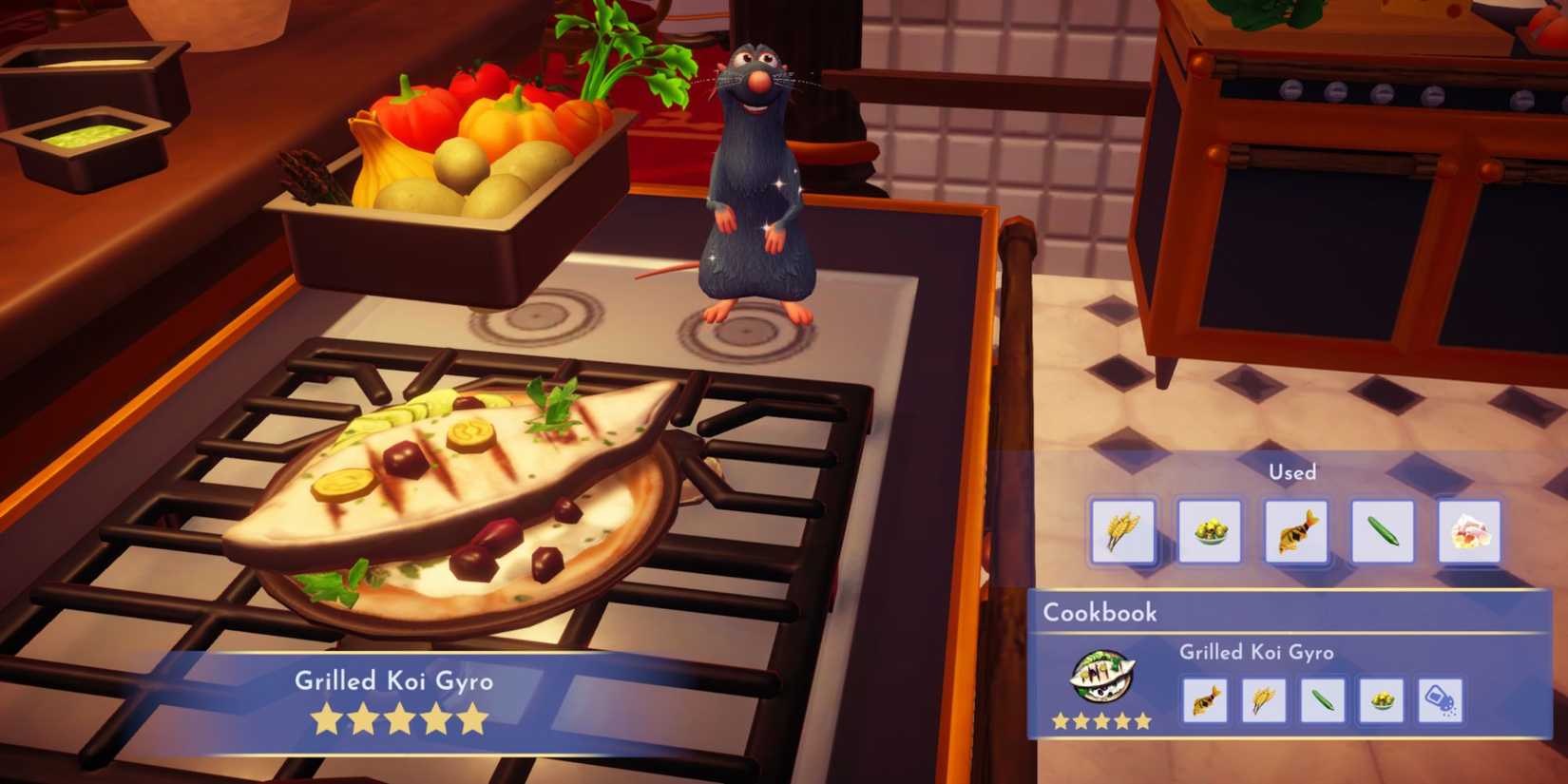Click the koi fish icon in the Cookbook recipe

(1206, 698)
